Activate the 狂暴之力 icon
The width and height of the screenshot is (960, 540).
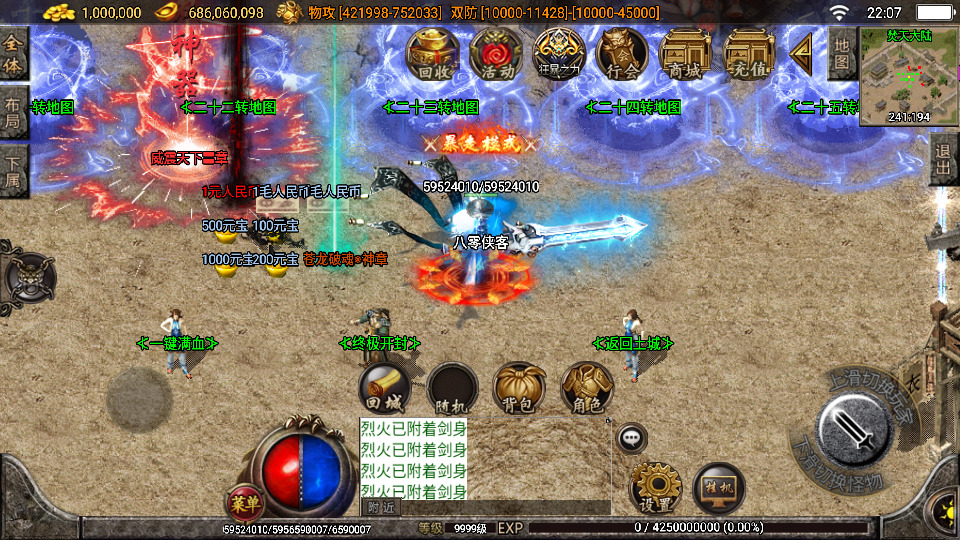(558, 54)
